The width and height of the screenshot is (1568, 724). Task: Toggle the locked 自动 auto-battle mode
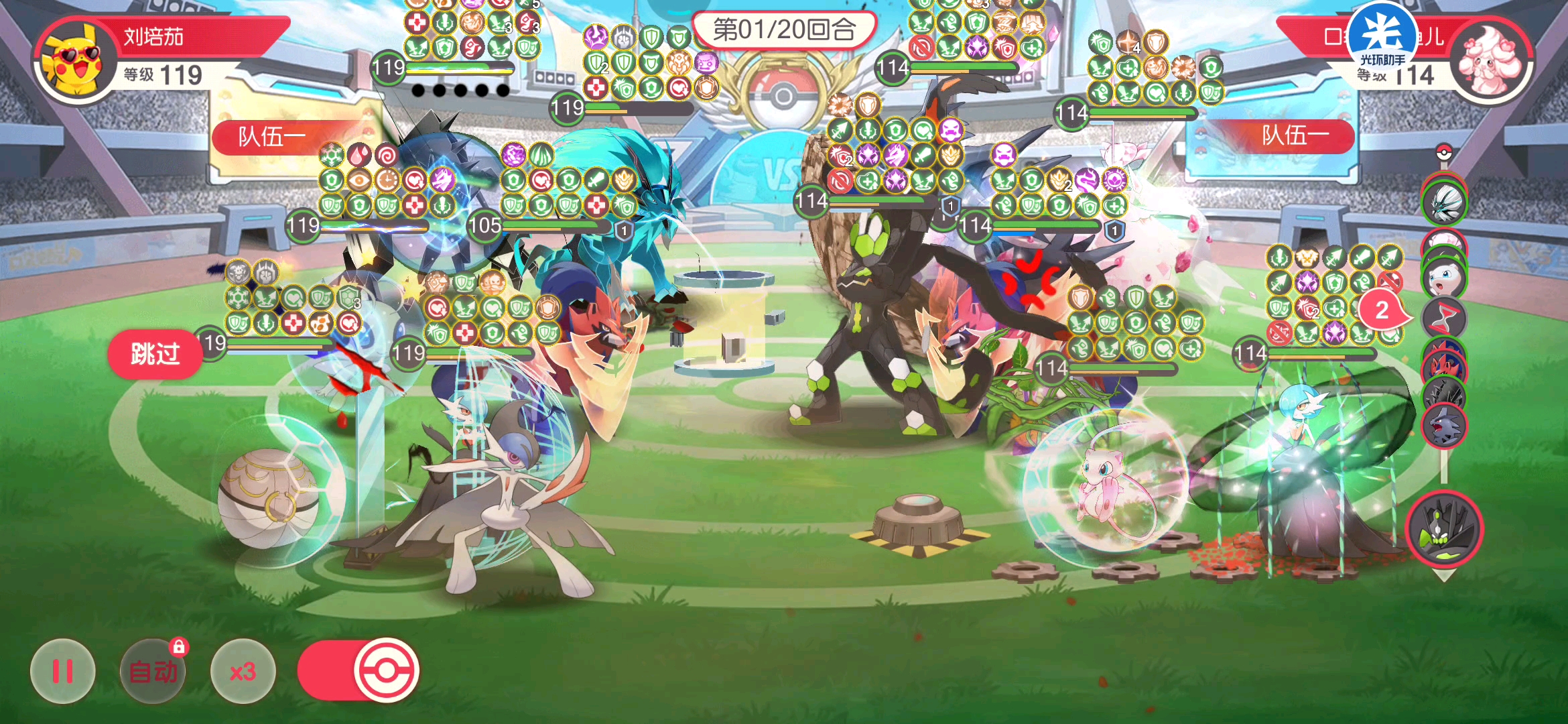click(153, 670)
